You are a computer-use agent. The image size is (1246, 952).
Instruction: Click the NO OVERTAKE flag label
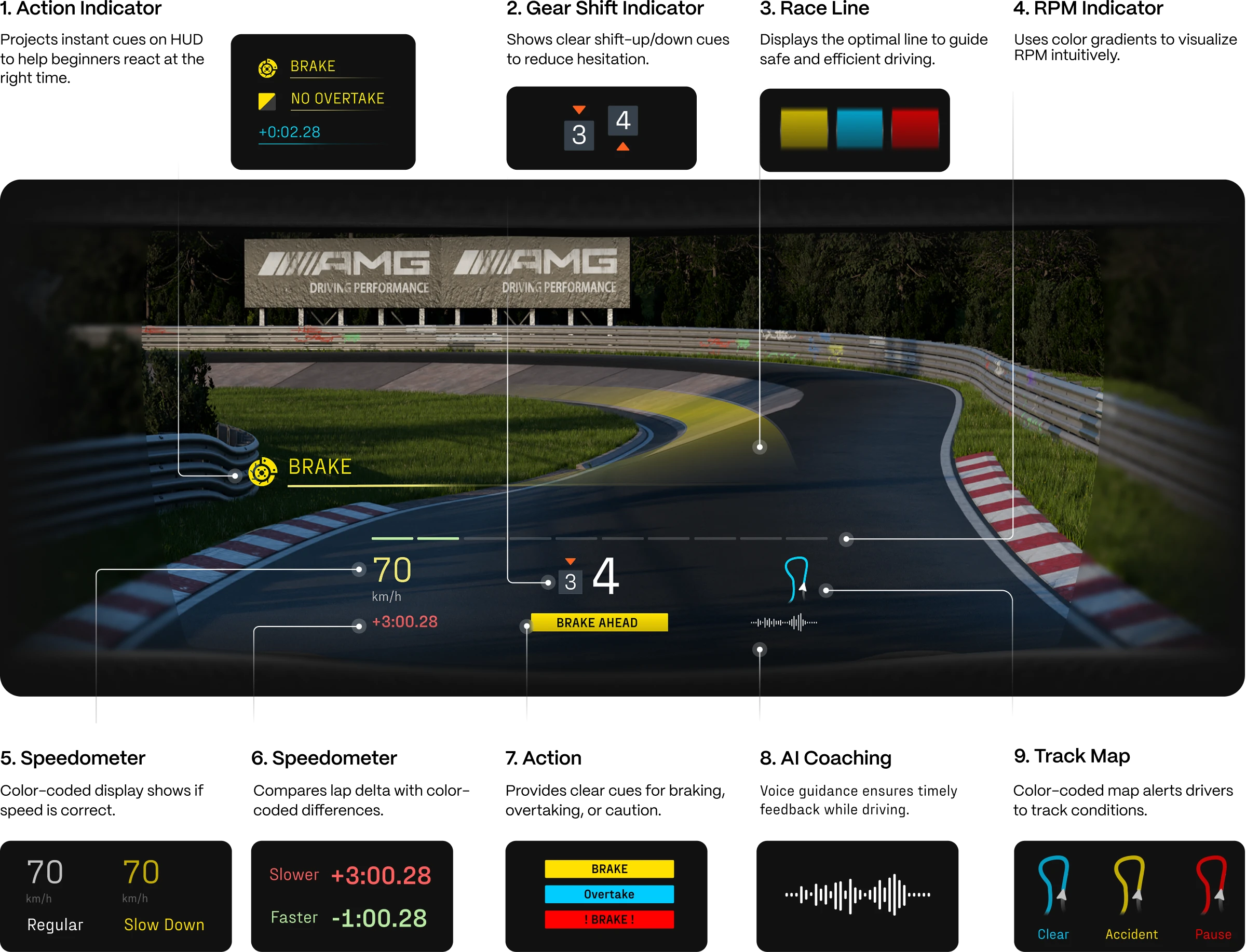click(x=337, y=99)
